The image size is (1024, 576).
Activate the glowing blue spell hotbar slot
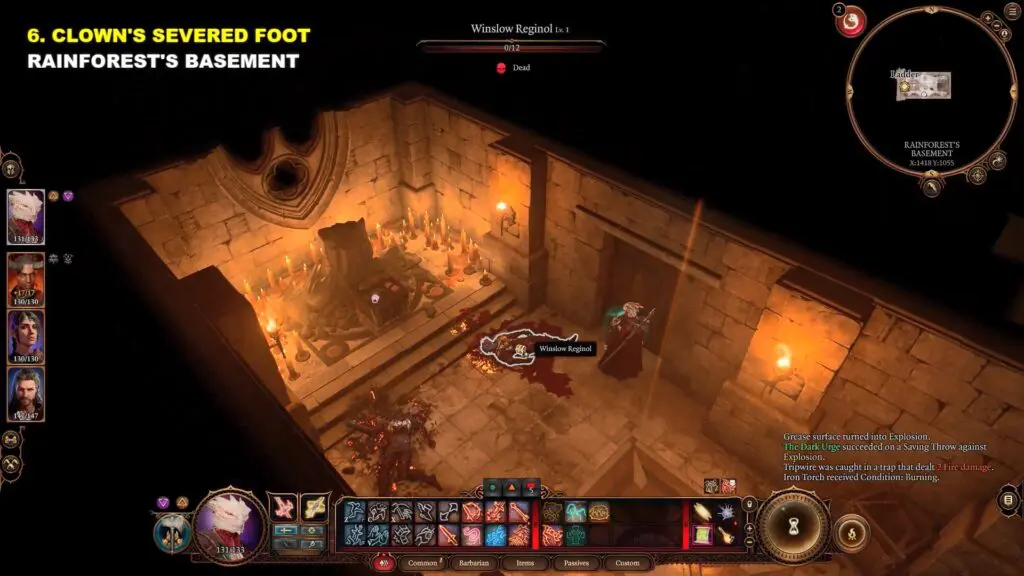pos(496,535)
